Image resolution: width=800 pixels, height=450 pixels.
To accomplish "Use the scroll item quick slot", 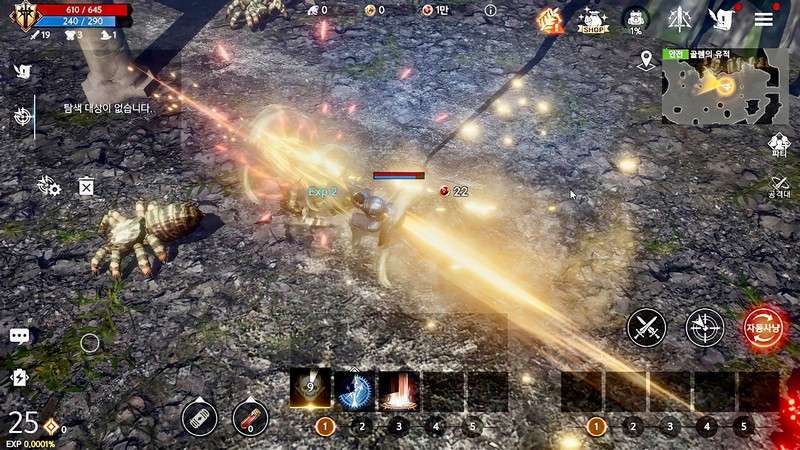I will [x=200, y=417].
